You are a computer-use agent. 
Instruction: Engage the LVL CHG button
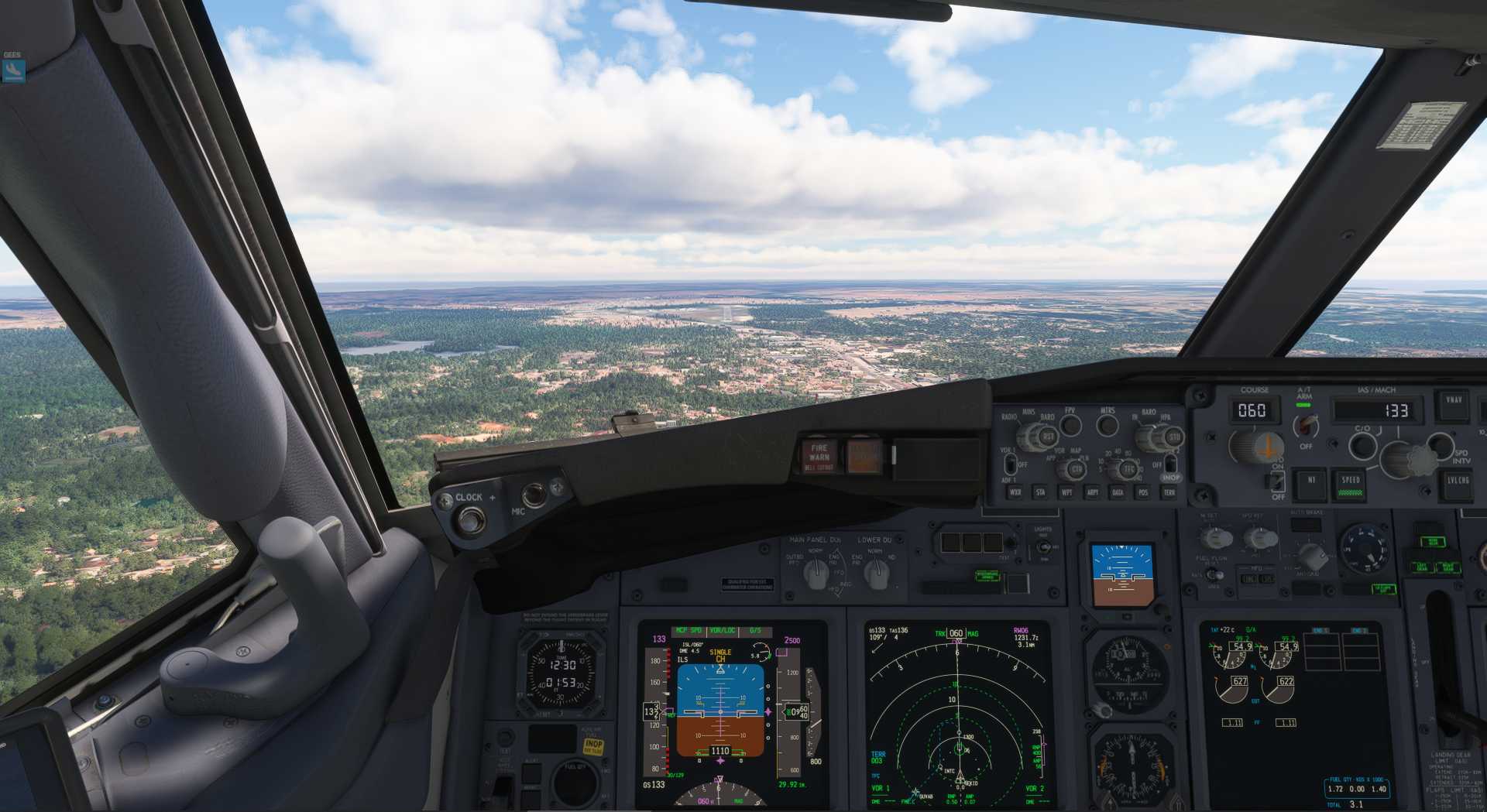tap(1458, 482)
